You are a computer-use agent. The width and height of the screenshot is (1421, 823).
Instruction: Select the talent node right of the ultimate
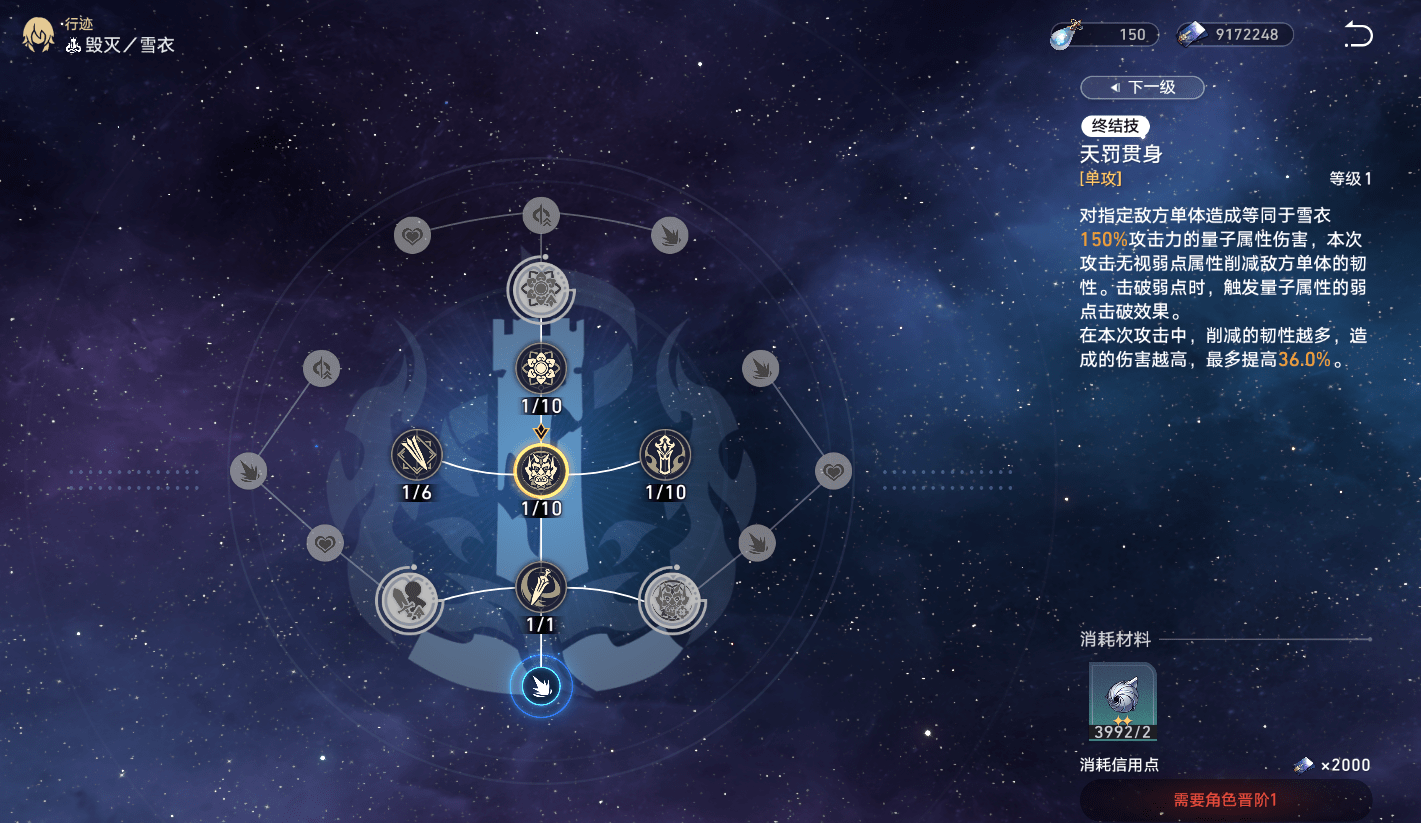coord(665,455)
